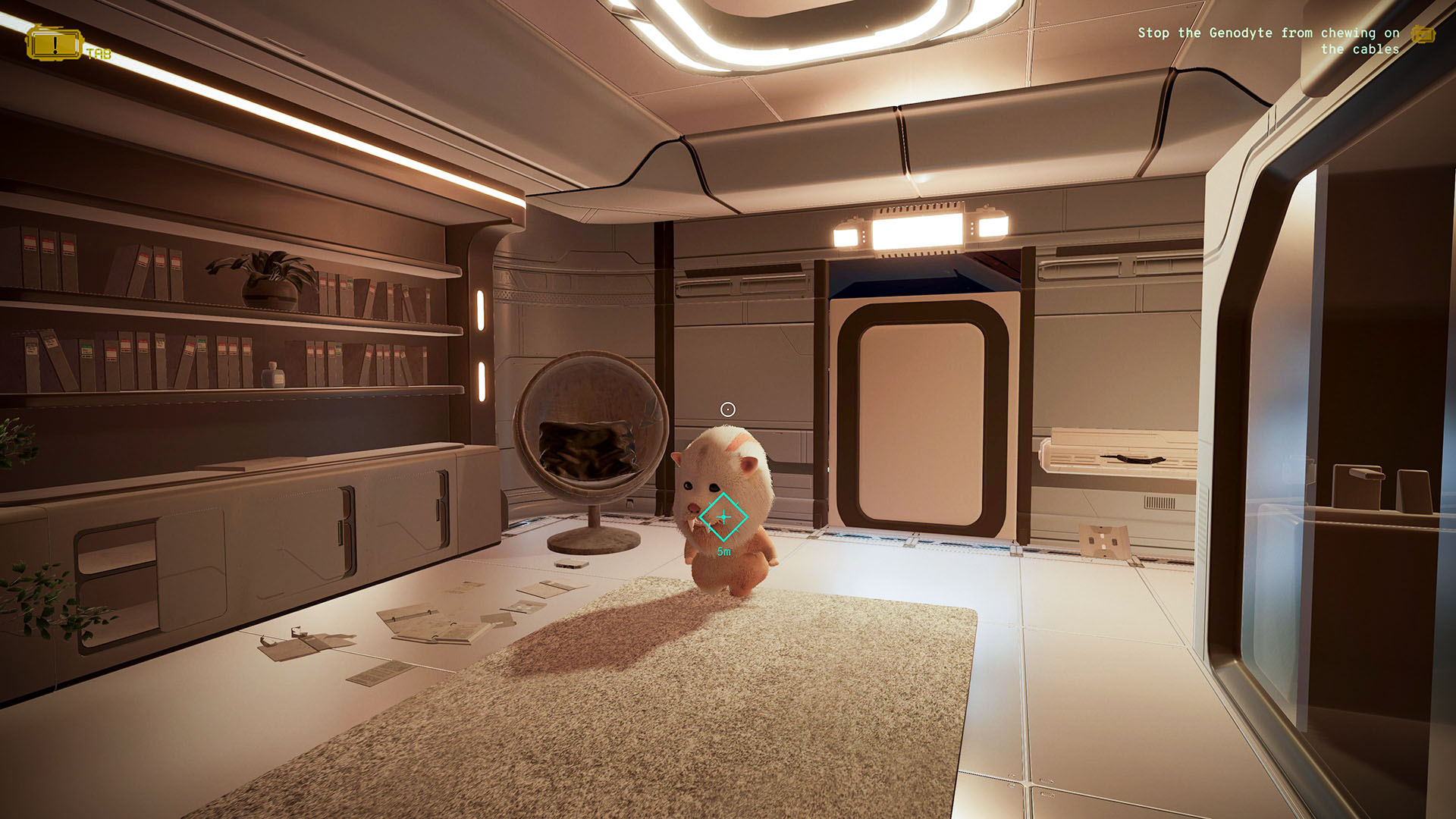Click the teal diamond target marker on Genodyte
Screen dimensions: 1456x819
coord(723,516)
